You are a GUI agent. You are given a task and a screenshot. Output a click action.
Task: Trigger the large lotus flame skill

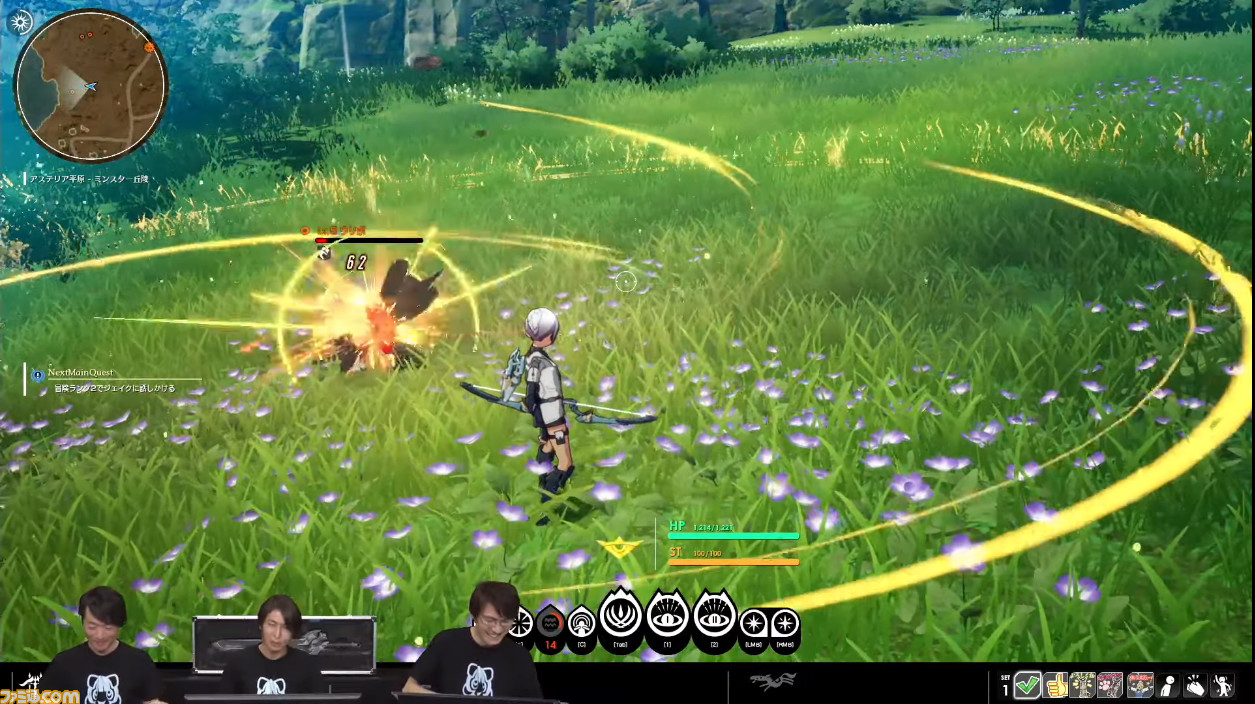point(621,617)
